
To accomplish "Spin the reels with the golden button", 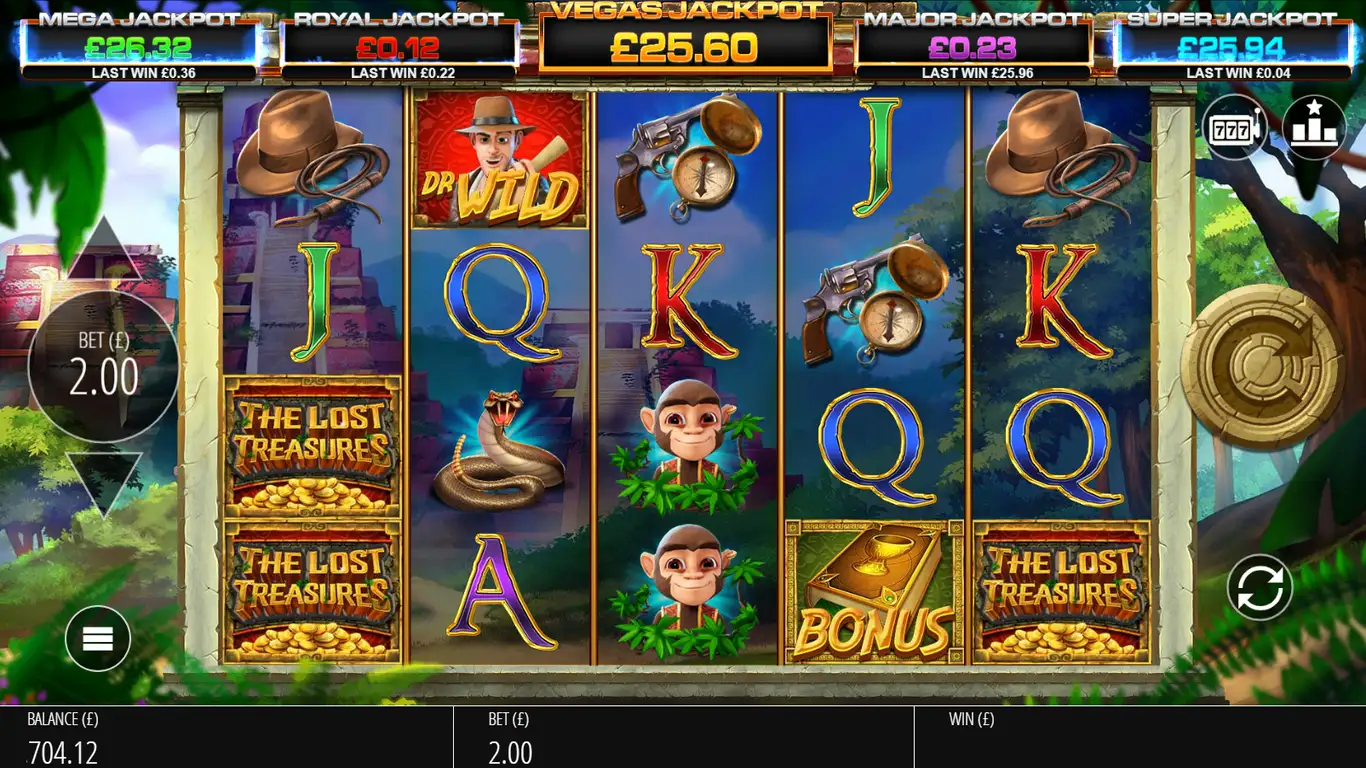I will 1261,366.
